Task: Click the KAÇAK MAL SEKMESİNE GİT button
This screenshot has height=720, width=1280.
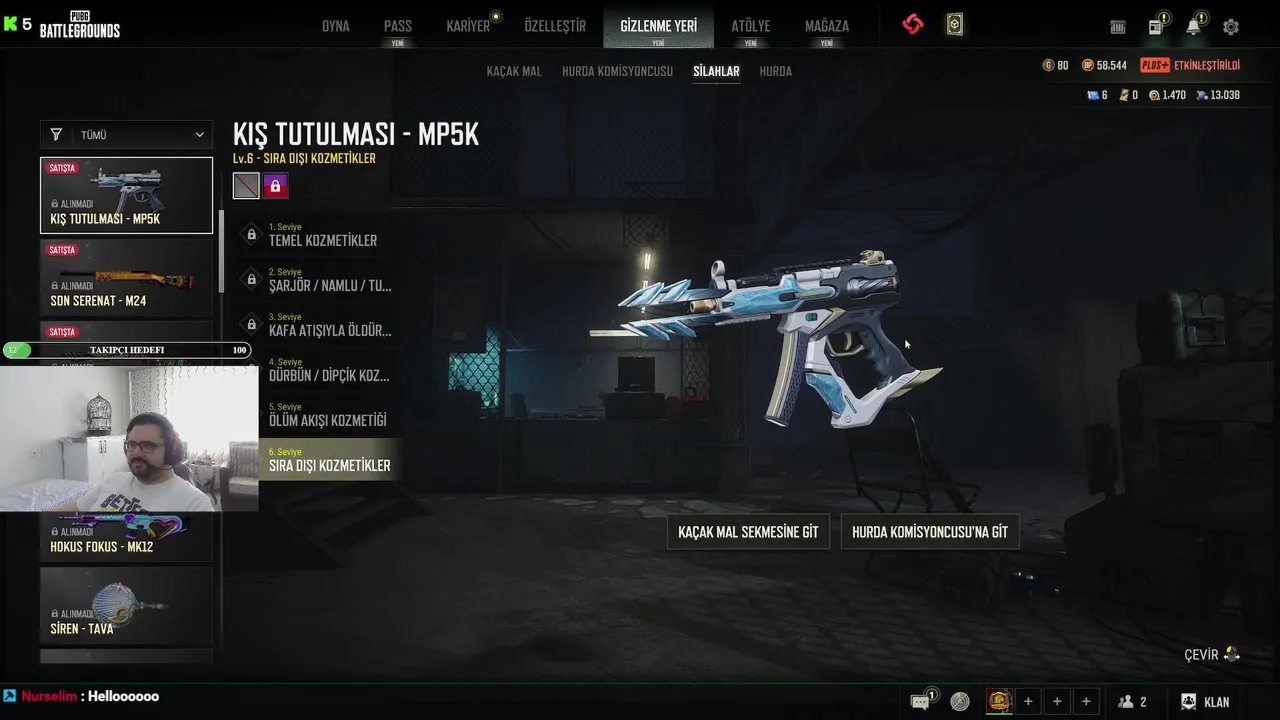Action: tap(748, 532)
